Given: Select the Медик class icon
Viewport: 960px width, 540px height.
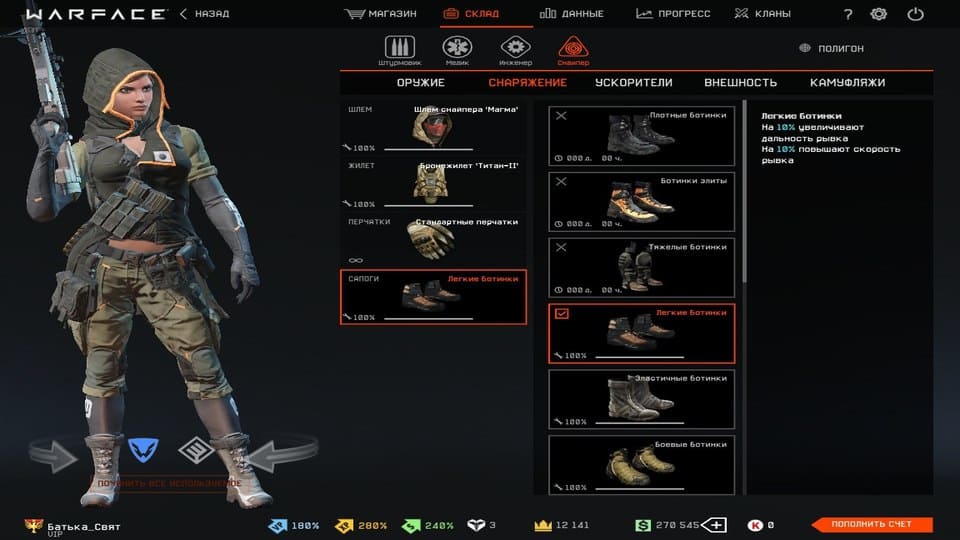Looking at the screenshot, I should (457, 49).
